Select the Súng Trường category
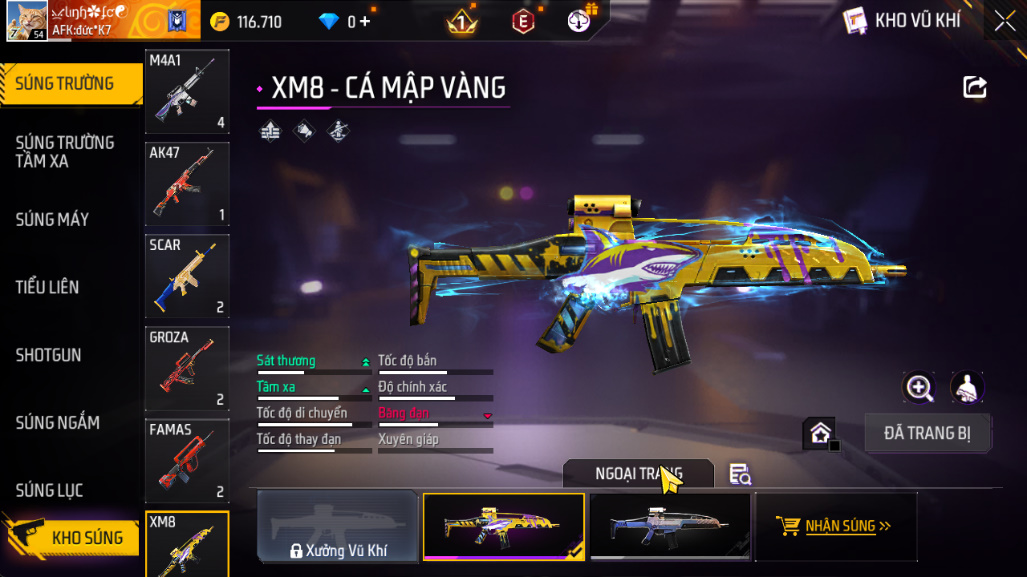The image size is (1027, 577). pos(65,84)
